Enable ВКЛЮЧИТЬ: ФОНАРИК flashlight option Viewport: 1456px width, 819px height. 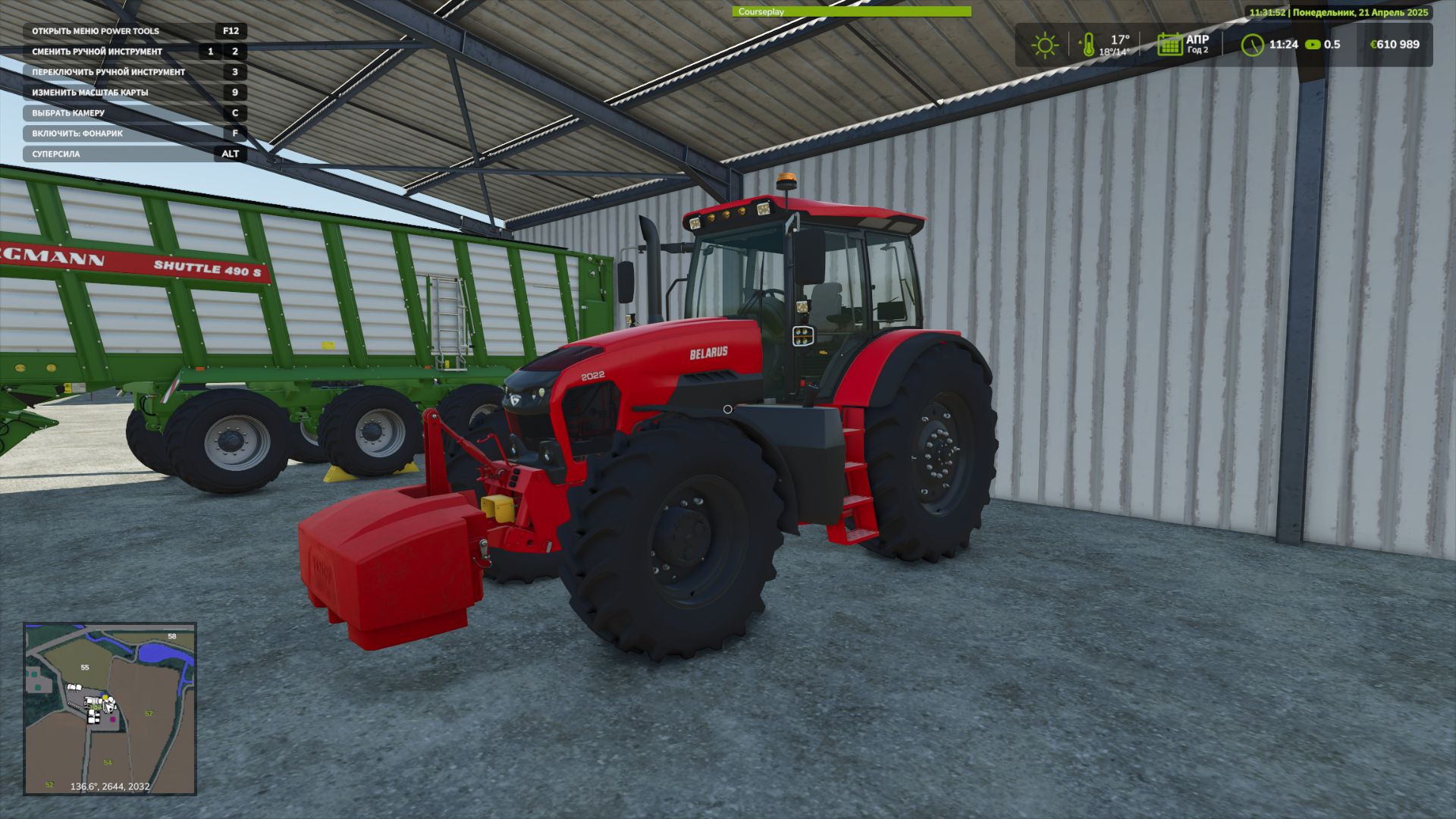pyautogui.click(x=78, y=133)
